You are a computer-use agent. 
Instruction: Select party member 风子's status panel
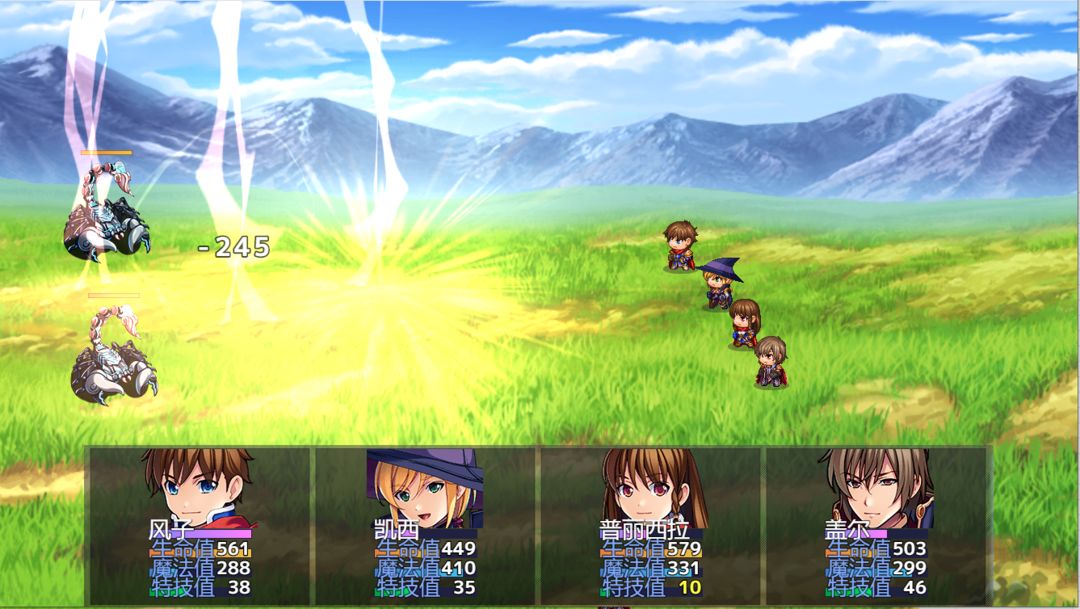[200, 525]
